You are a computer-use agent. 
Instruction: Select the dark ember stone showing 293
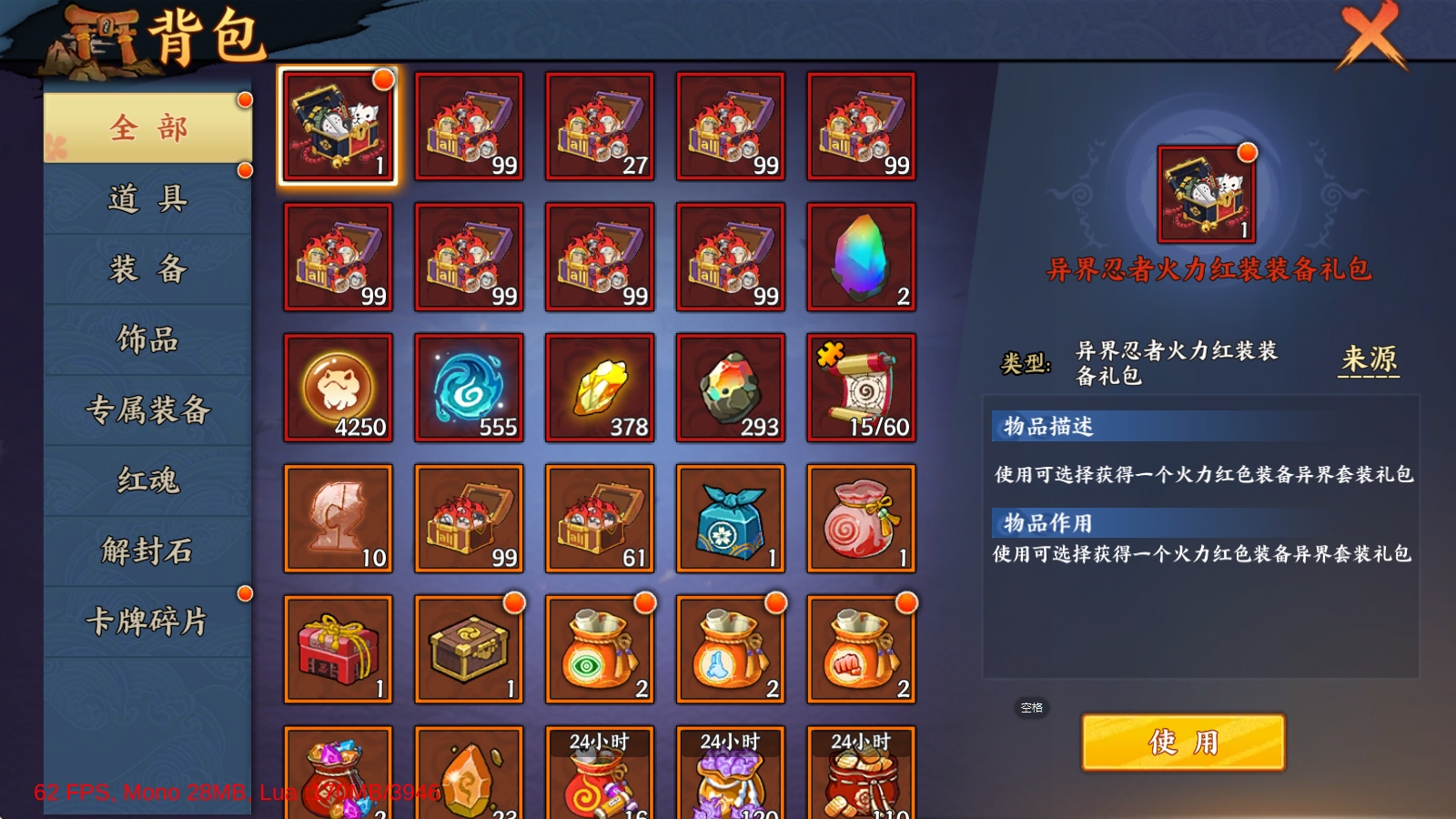pyautogui.click(x=731, y=386)
